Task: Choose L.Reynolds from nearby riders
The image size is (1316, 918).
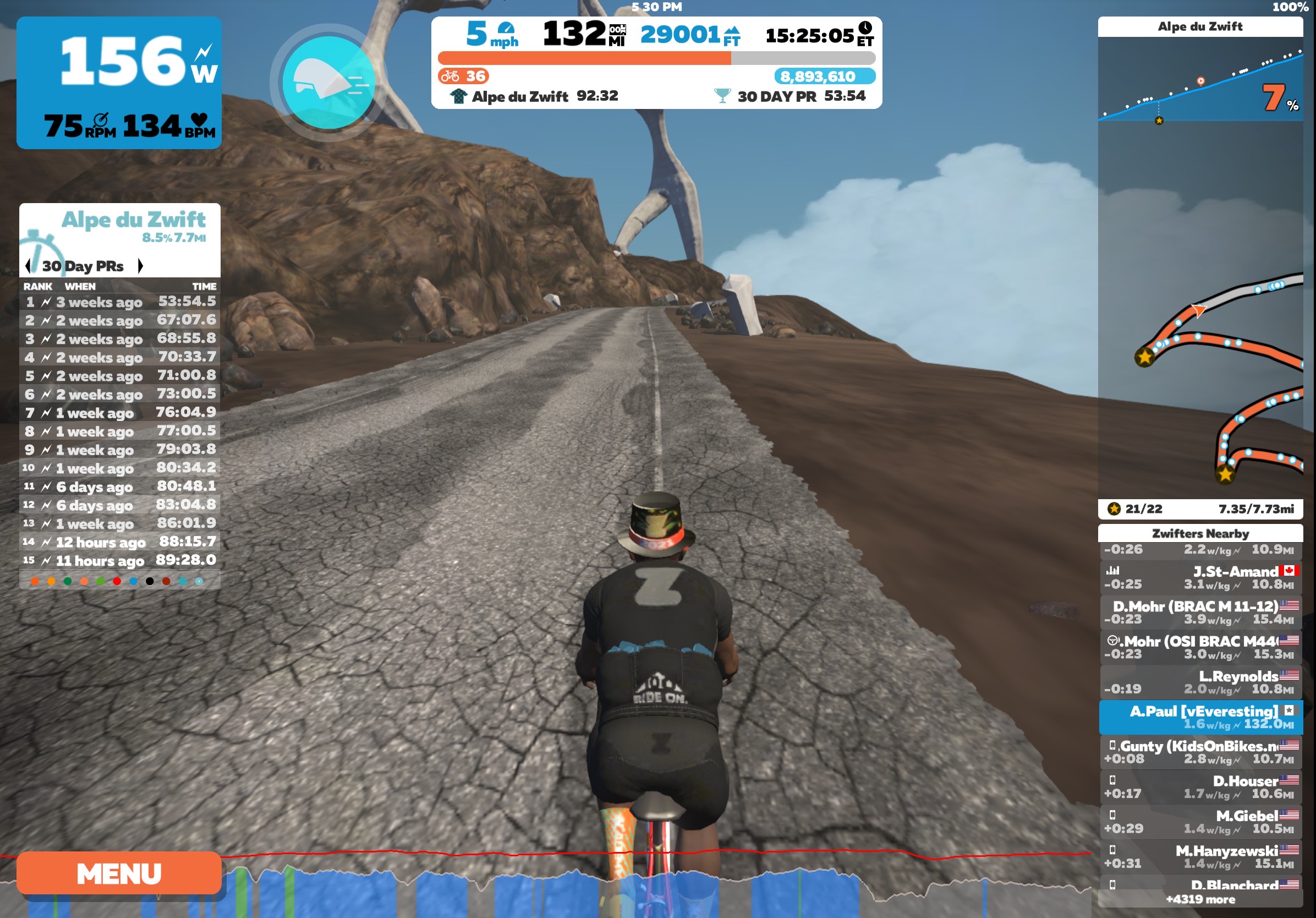Action: click(x=1200, y=682)
